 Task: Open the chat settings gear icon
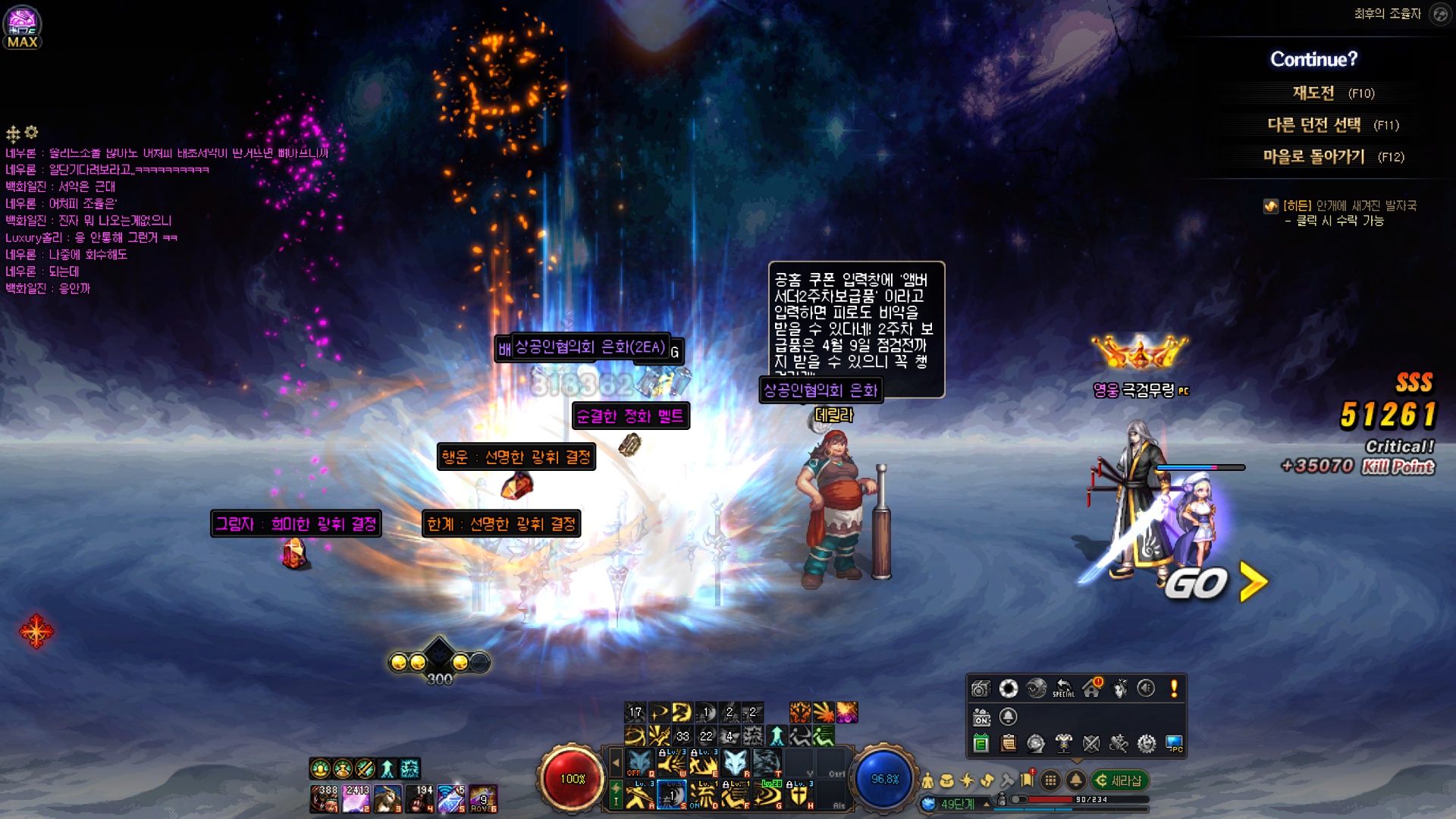[31, 133]
